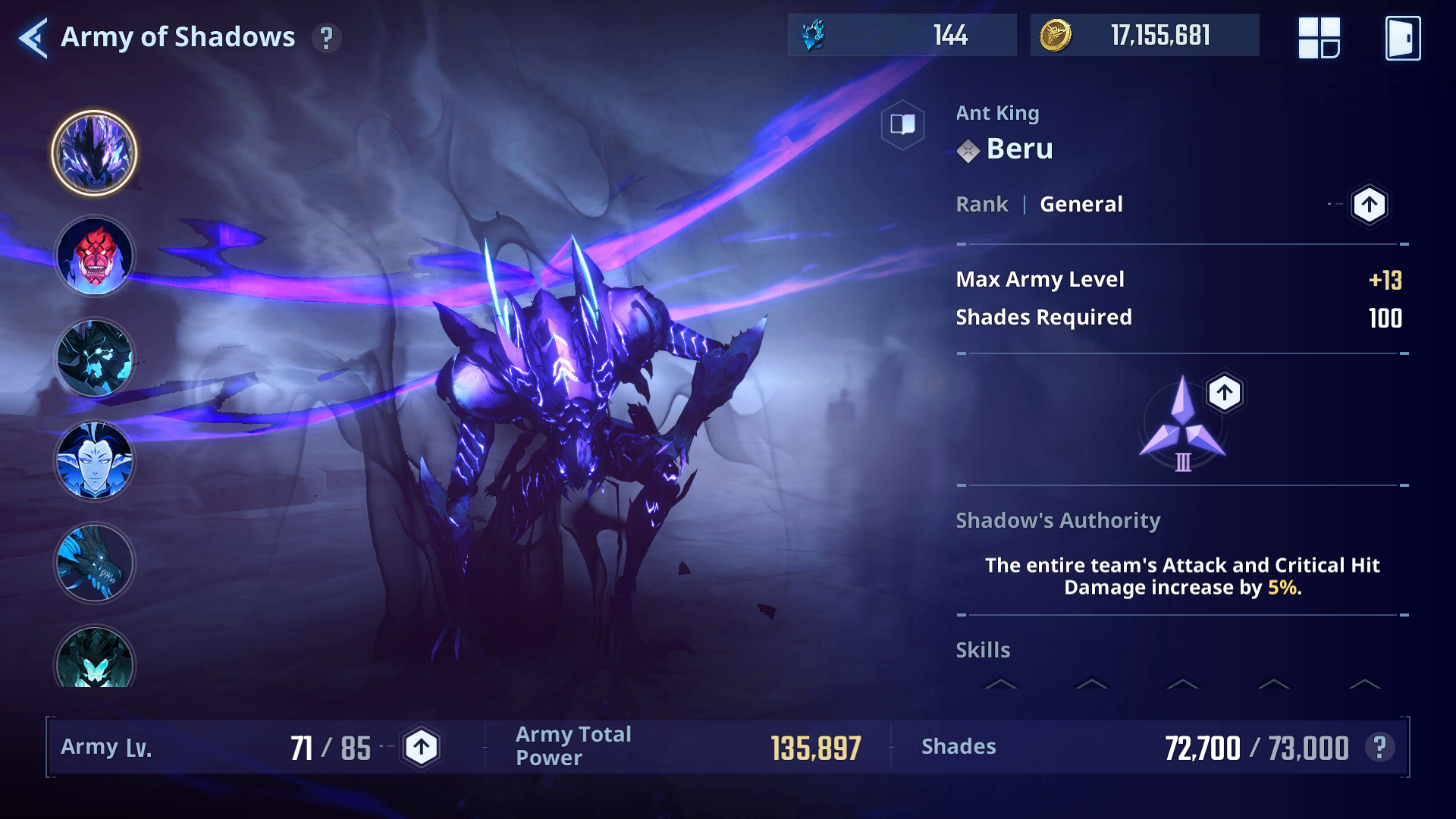Screen dimensions: 1456x819
Task: Exit through the door icon
Action: (1403, 38)
